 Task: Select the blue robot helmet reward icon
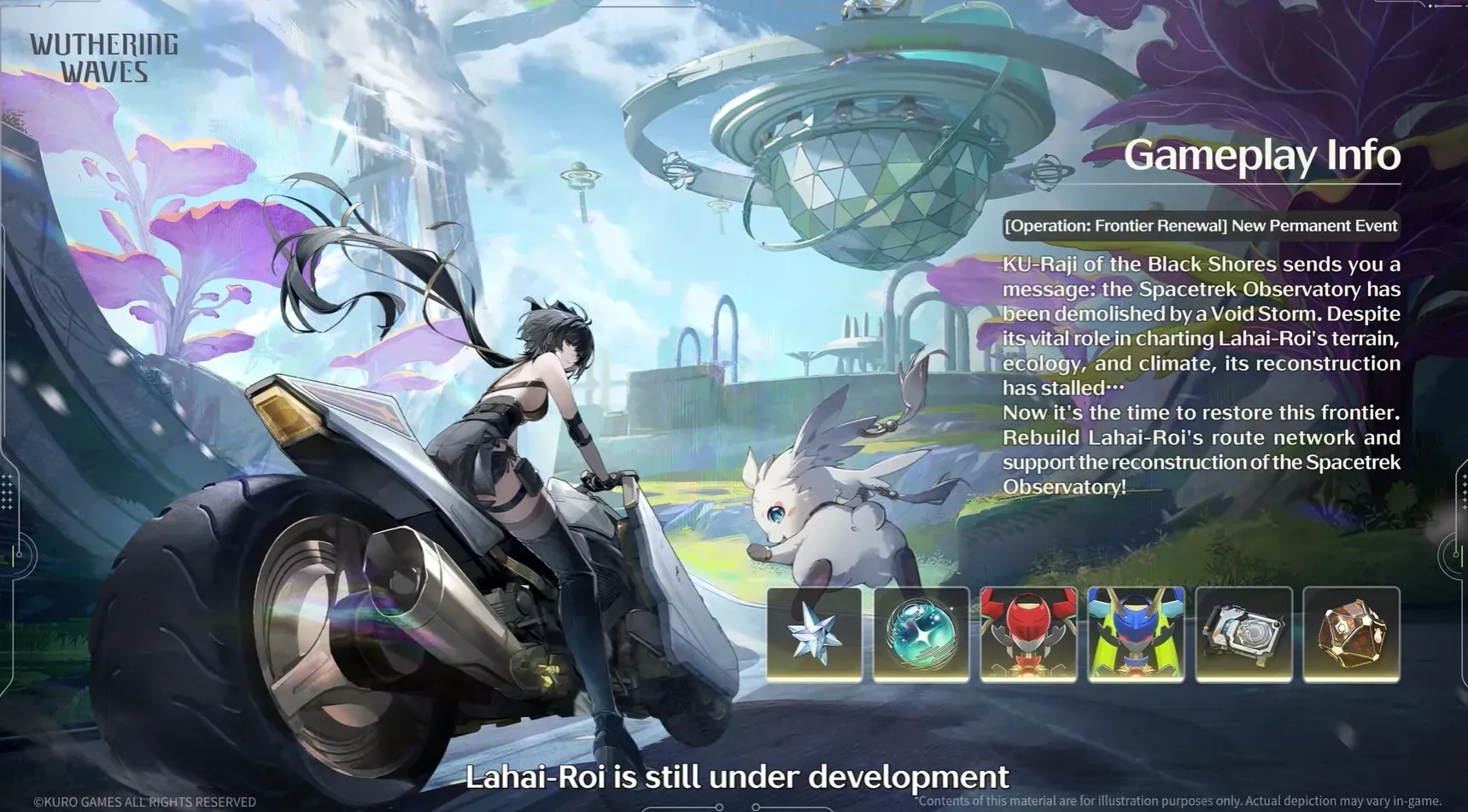(1136, 634)
